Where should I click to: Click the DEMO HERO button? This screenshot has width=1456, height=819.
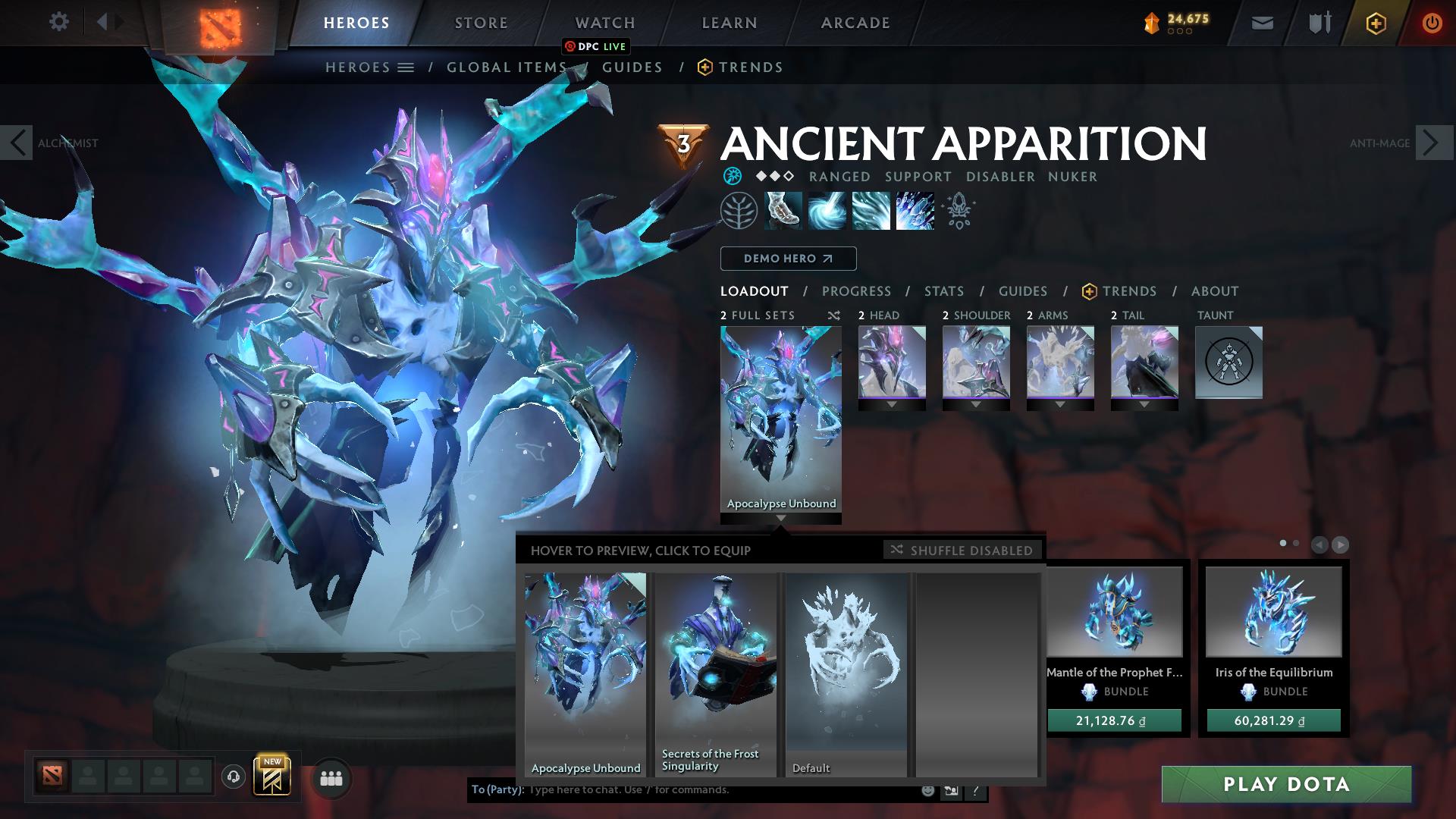pos(788,259)
